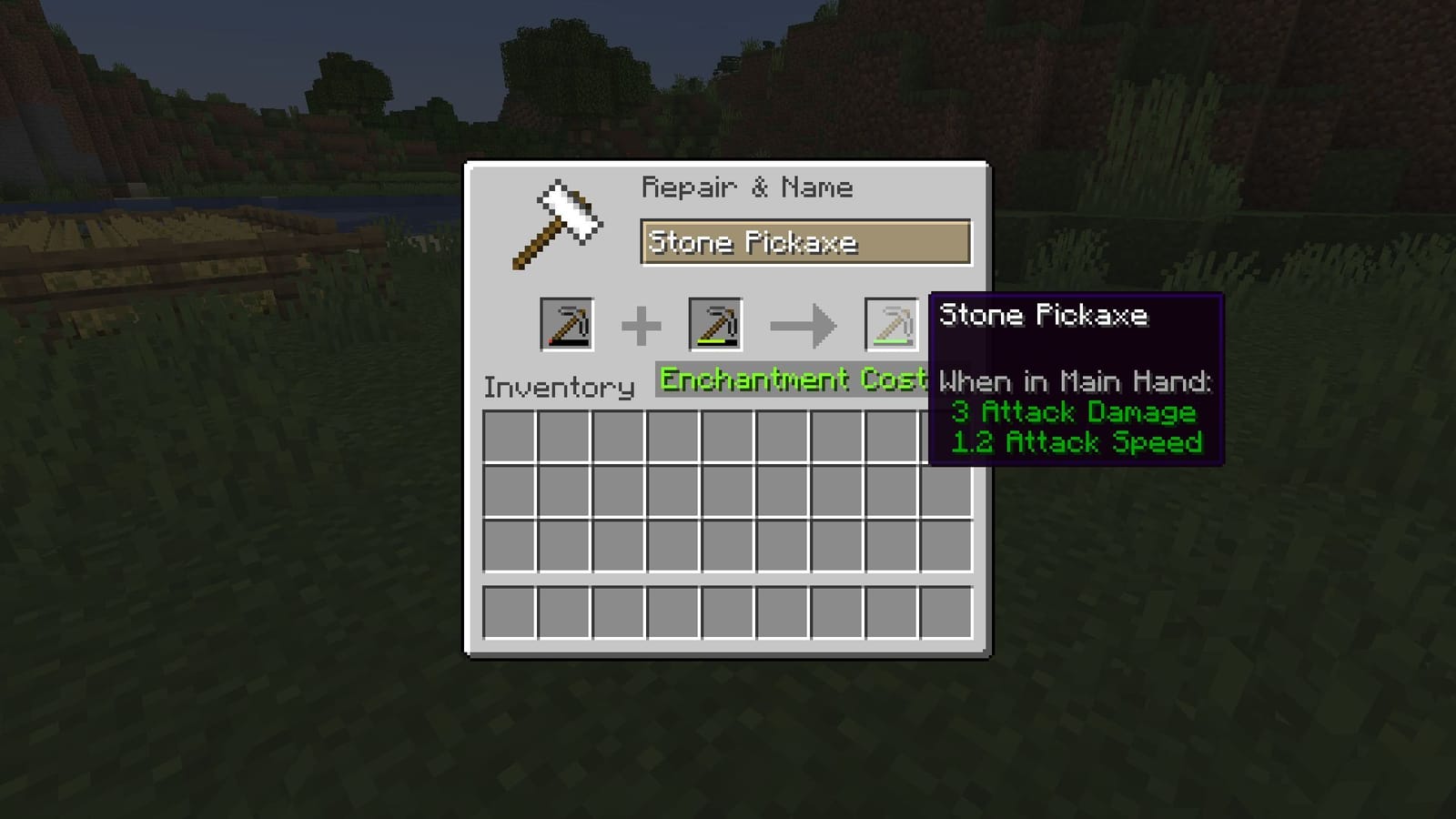Select the Stone Pickaxe tooltip title
Image resolution: width=1456 pixels, height=819 pixels.
1045,316
